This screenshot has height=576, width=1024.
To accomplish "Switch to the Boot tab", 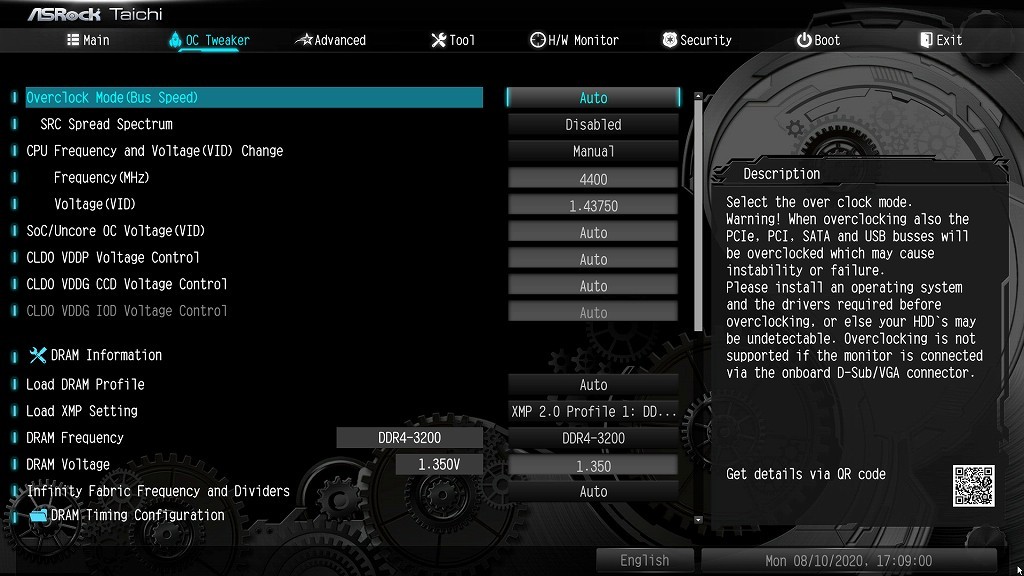I will [x=818, y=40].
